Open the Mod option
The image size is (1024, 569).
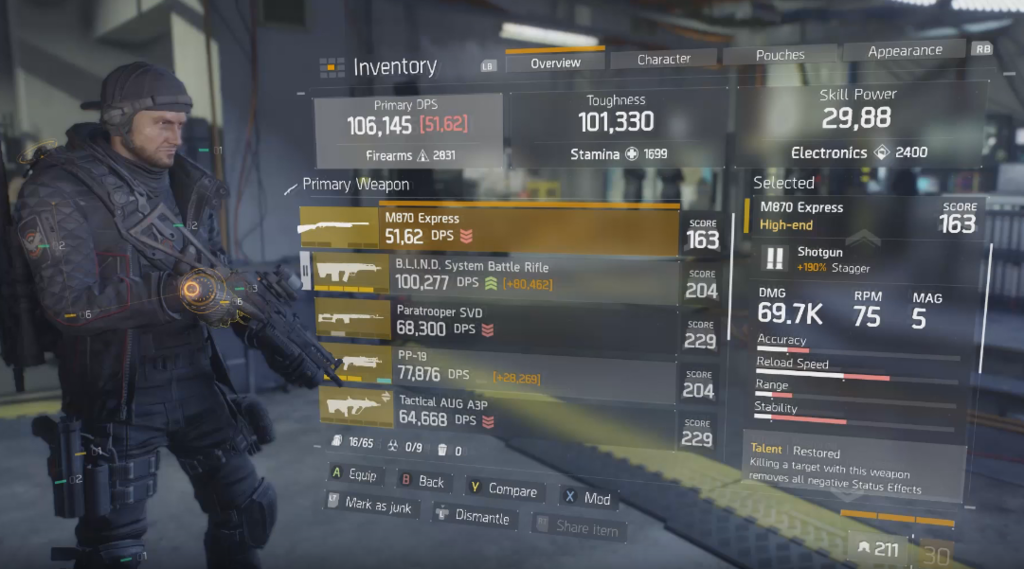587,497
